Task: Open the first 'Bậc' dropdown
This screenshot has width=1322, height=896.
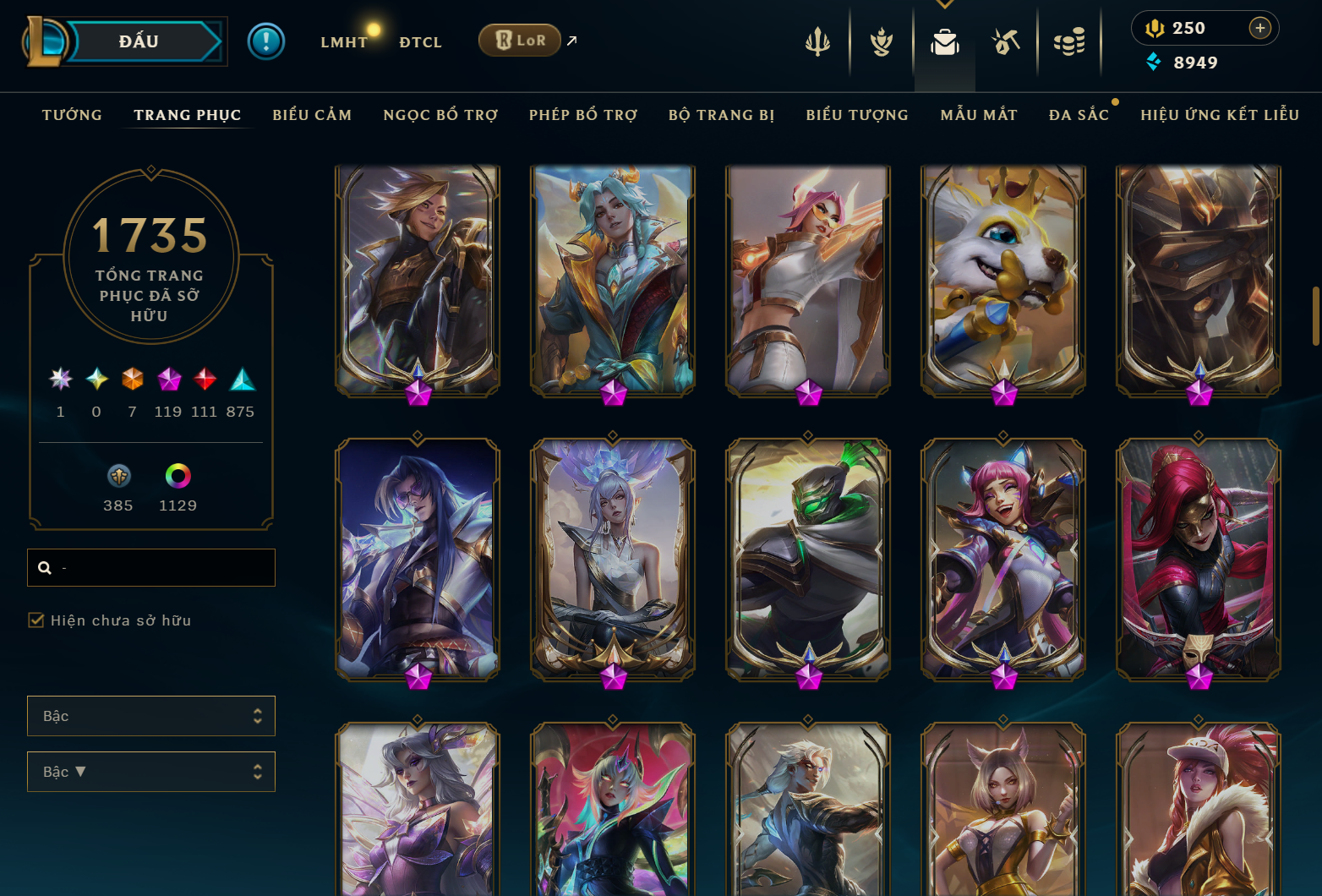Action: pyautogui.click(x=150, y=715)
